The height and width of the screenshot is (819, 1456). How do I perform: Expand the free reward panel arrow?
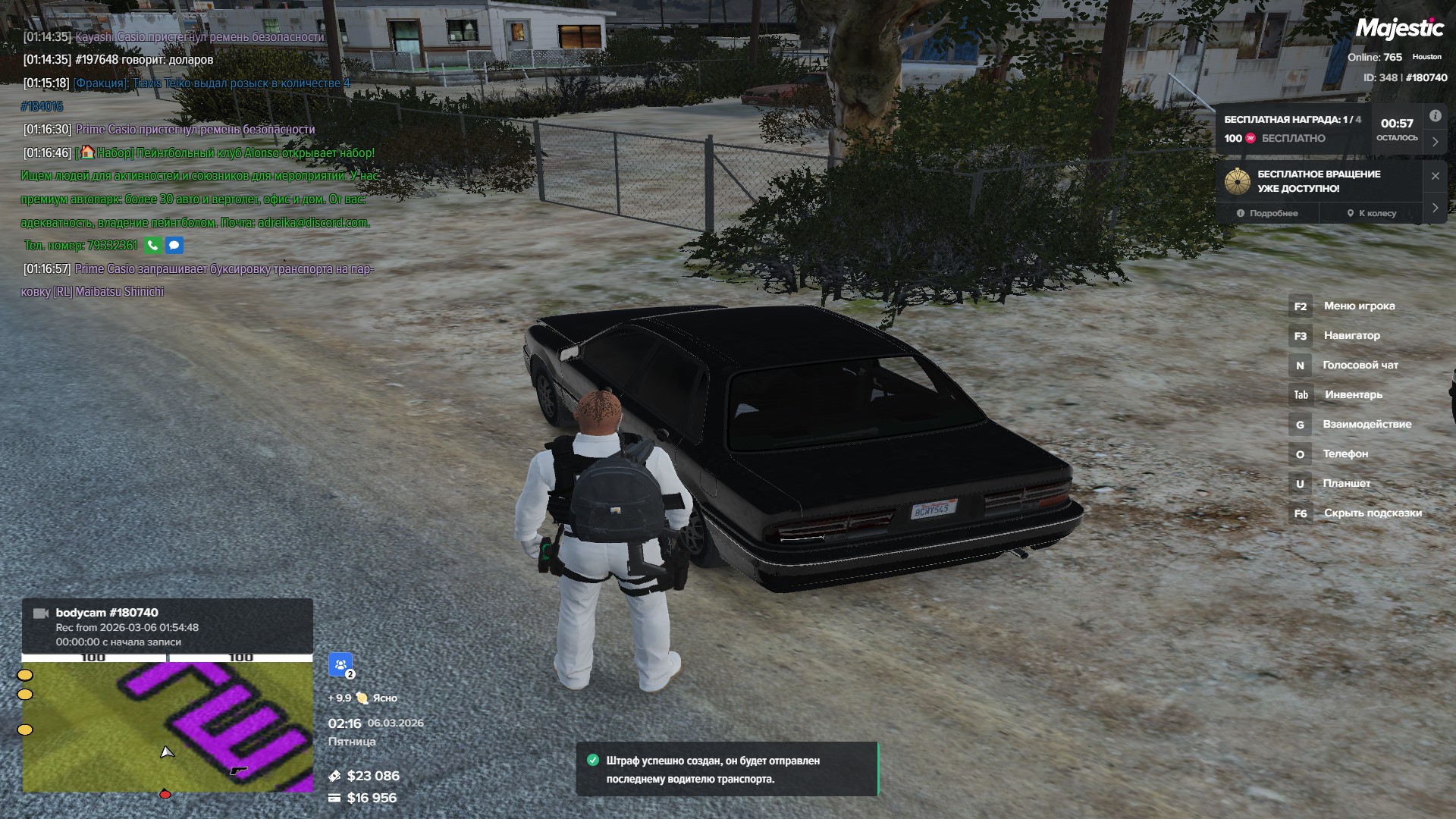[x=1435, y=142]
